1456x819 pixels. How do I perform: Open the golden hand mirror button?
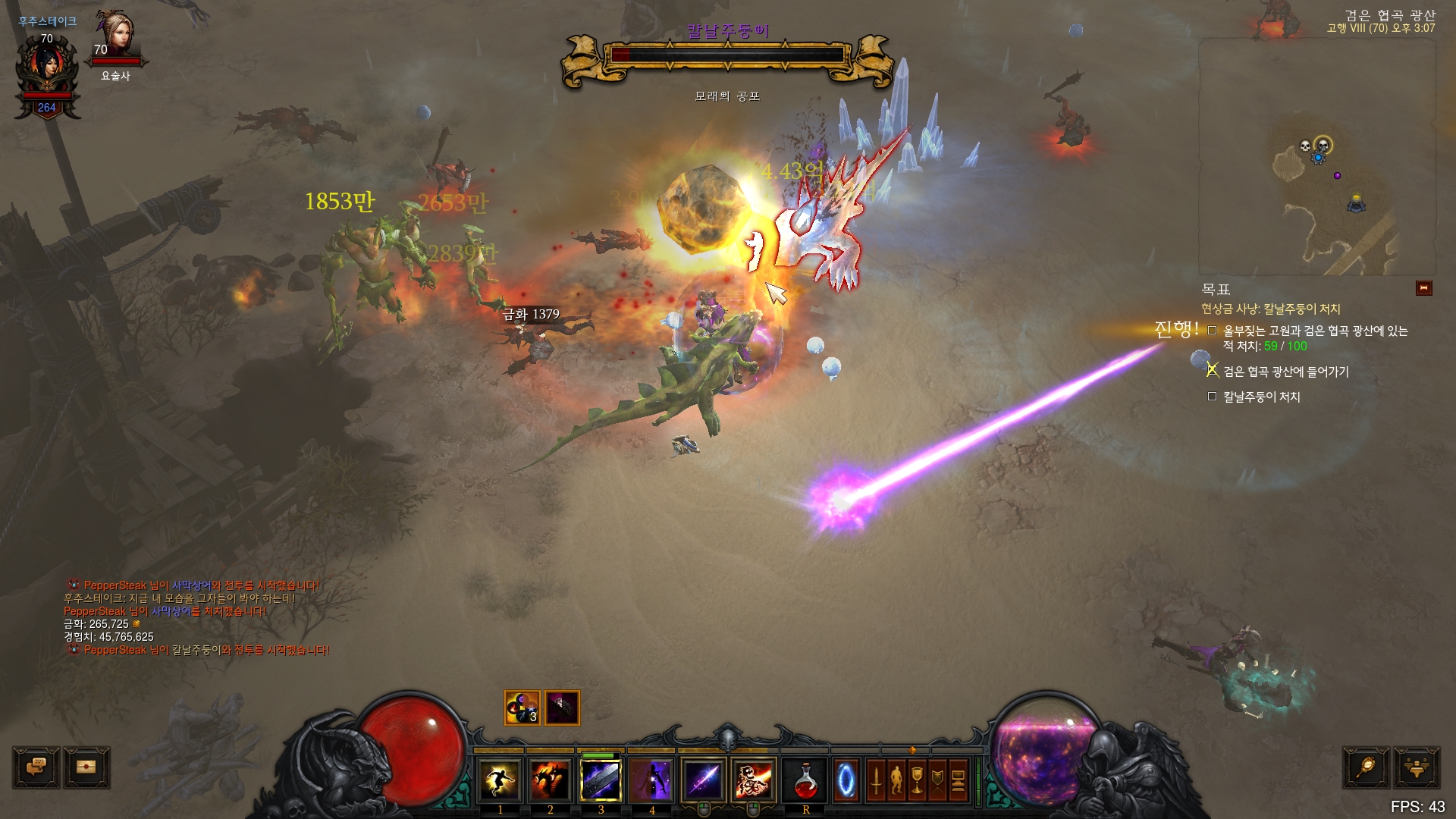[x=1367, y=767]
